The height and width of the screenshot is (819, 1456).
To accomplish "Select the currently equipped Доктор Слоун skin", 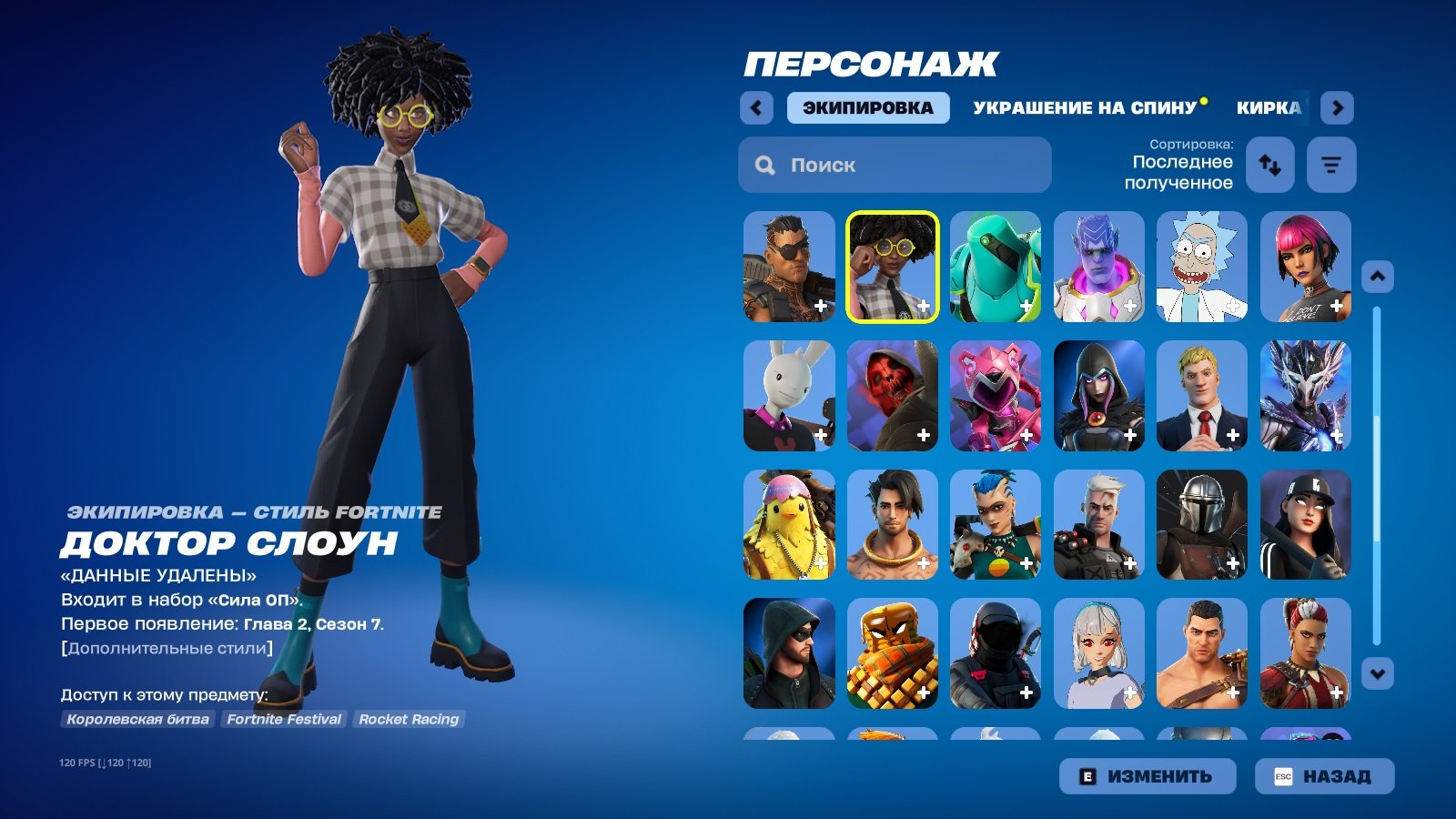I will [x=891, y=264].
